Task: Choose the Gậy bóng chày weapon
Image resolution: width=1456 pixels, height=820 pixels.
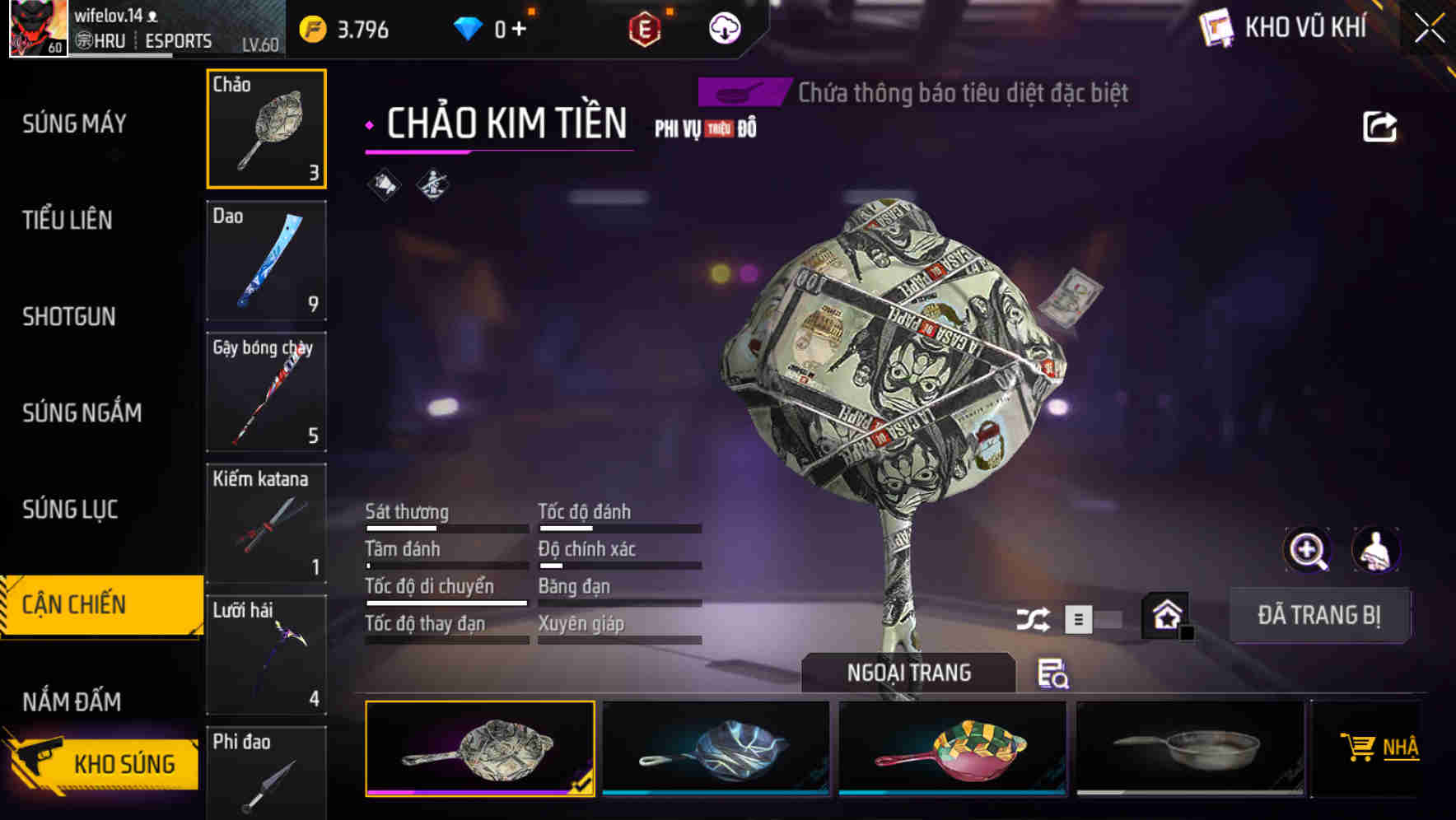Action: (x=266, y=392)
